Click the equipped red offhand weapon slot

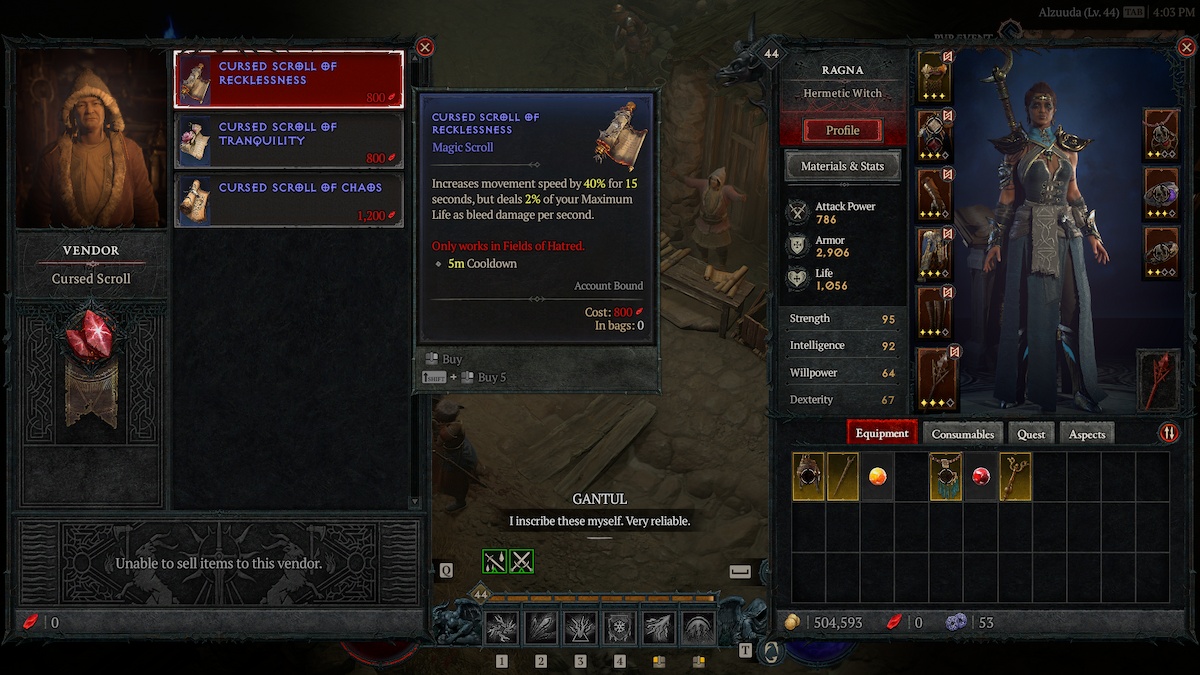1160,380
